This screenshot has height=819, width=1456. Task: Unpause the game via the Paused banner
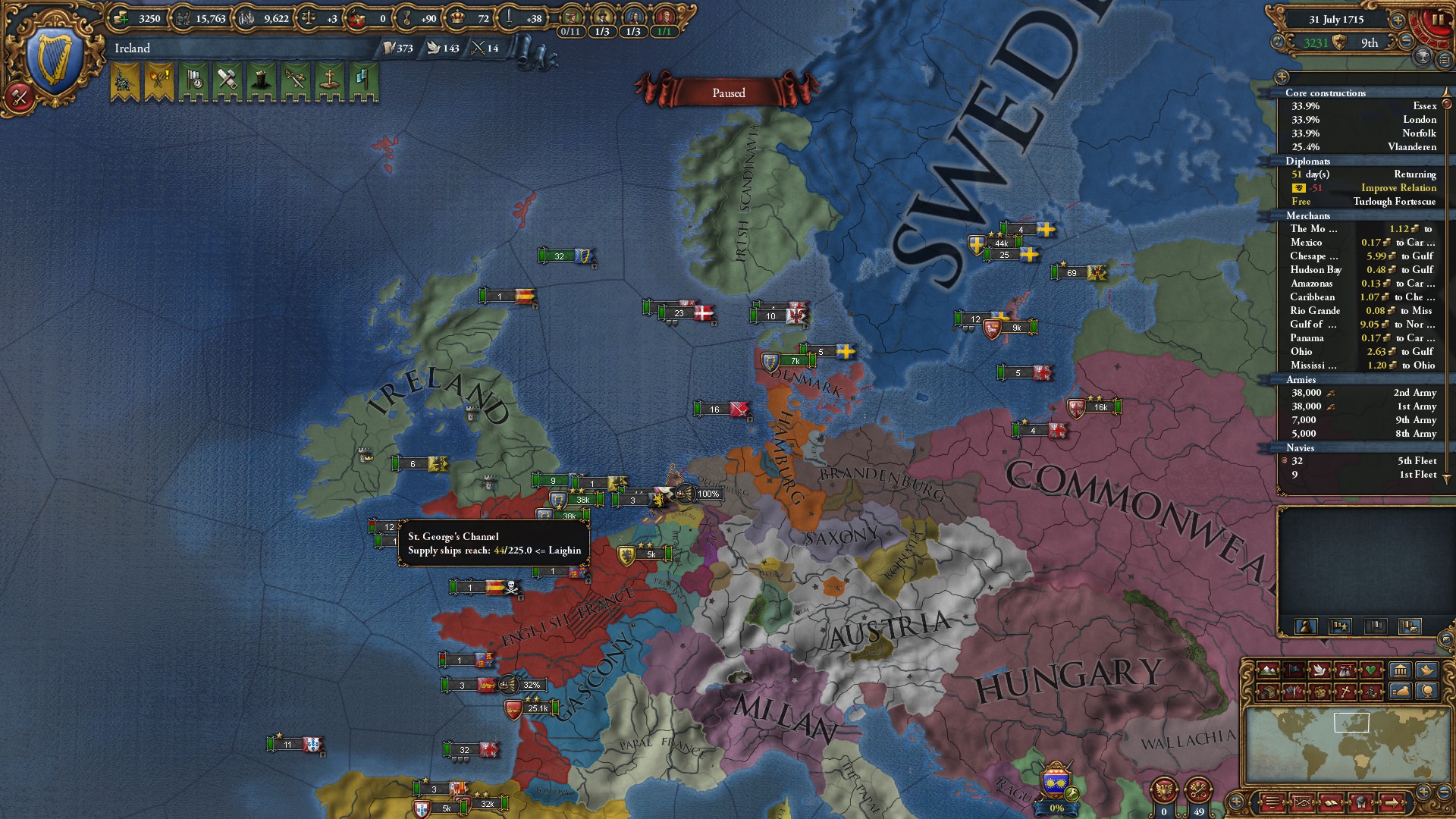[x=728, y=92]
